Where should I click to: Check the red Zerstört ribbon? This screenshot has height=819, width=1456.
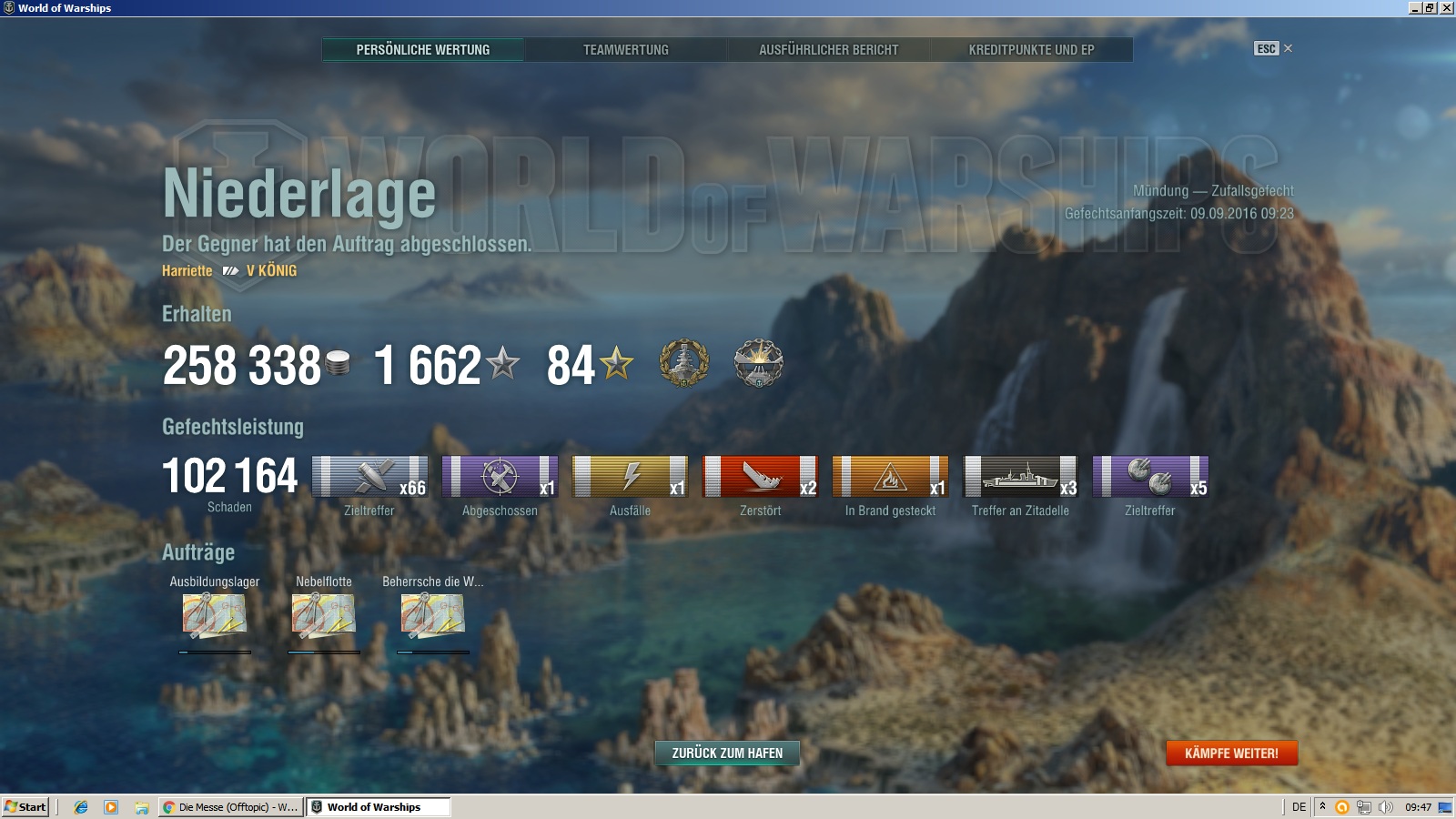click(760, 476)
